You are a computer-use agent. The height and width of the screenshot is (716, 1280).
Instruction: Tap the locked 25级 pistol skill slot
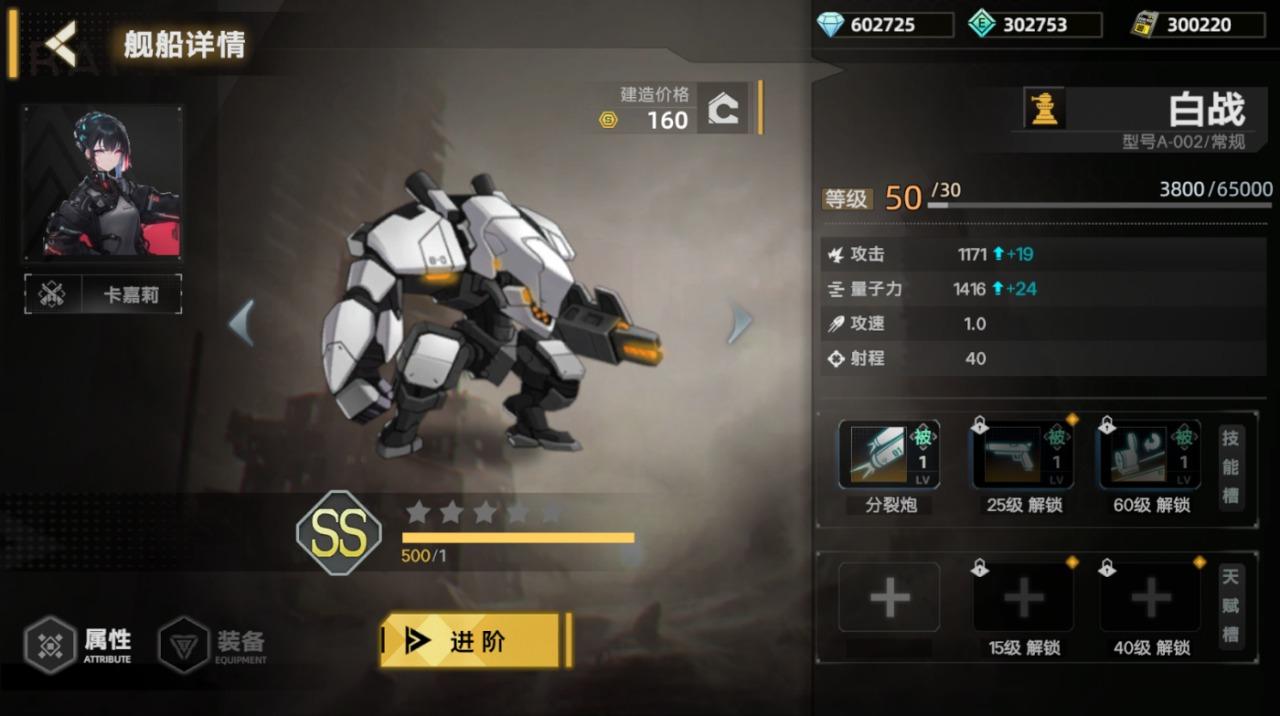1022,456
